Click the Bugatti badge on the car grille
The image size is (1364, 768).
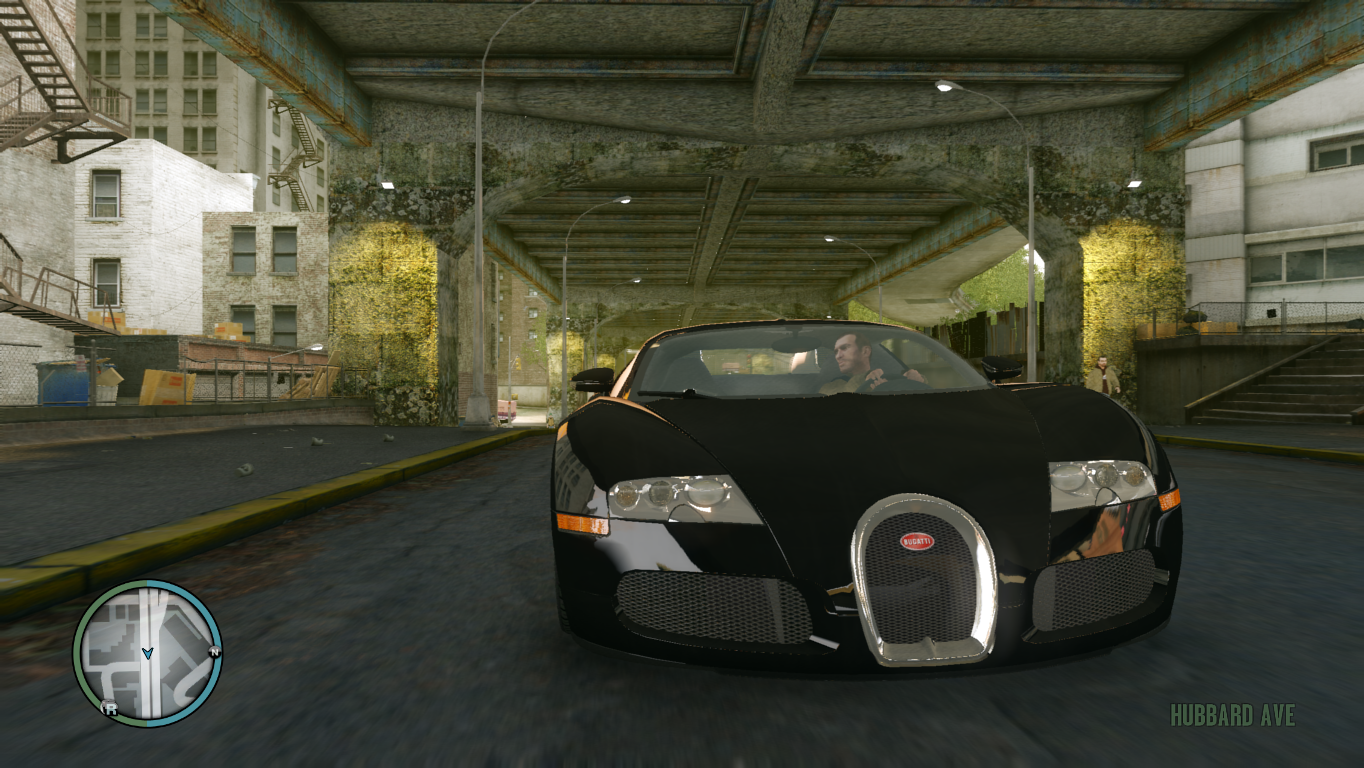point(918,542)
